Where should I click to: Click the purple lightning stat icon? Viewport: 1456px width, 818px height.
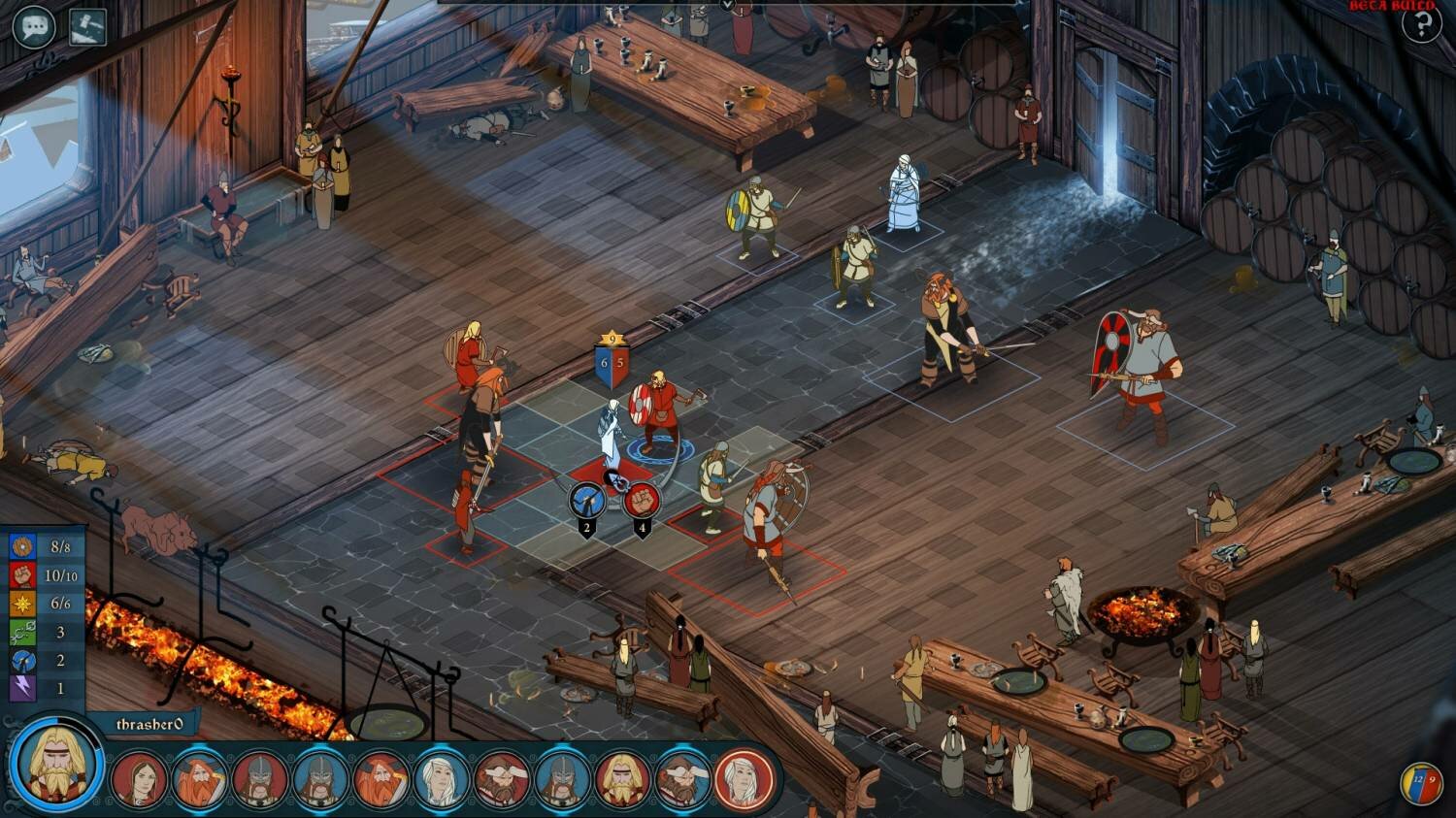22,687
